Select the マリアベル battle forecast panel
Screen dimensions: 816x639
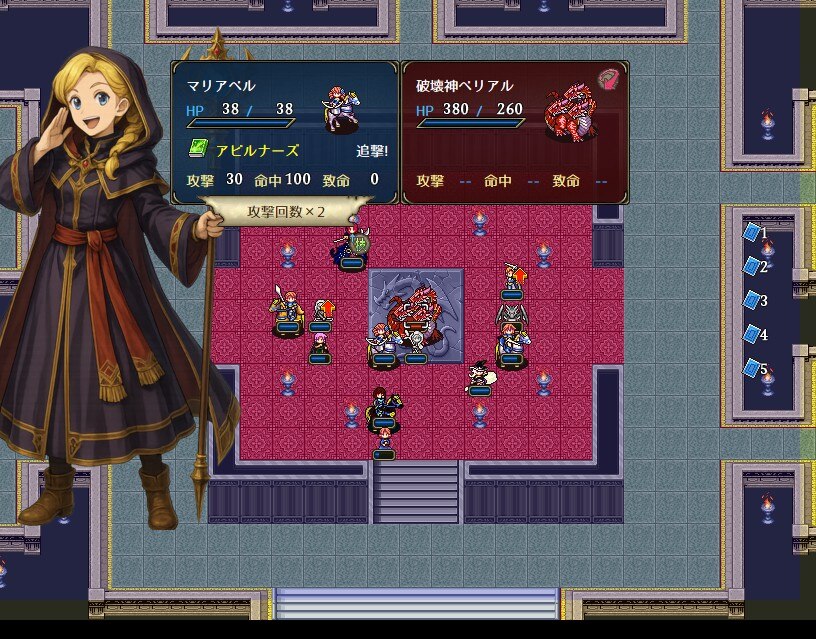click(x=285, y=133)
